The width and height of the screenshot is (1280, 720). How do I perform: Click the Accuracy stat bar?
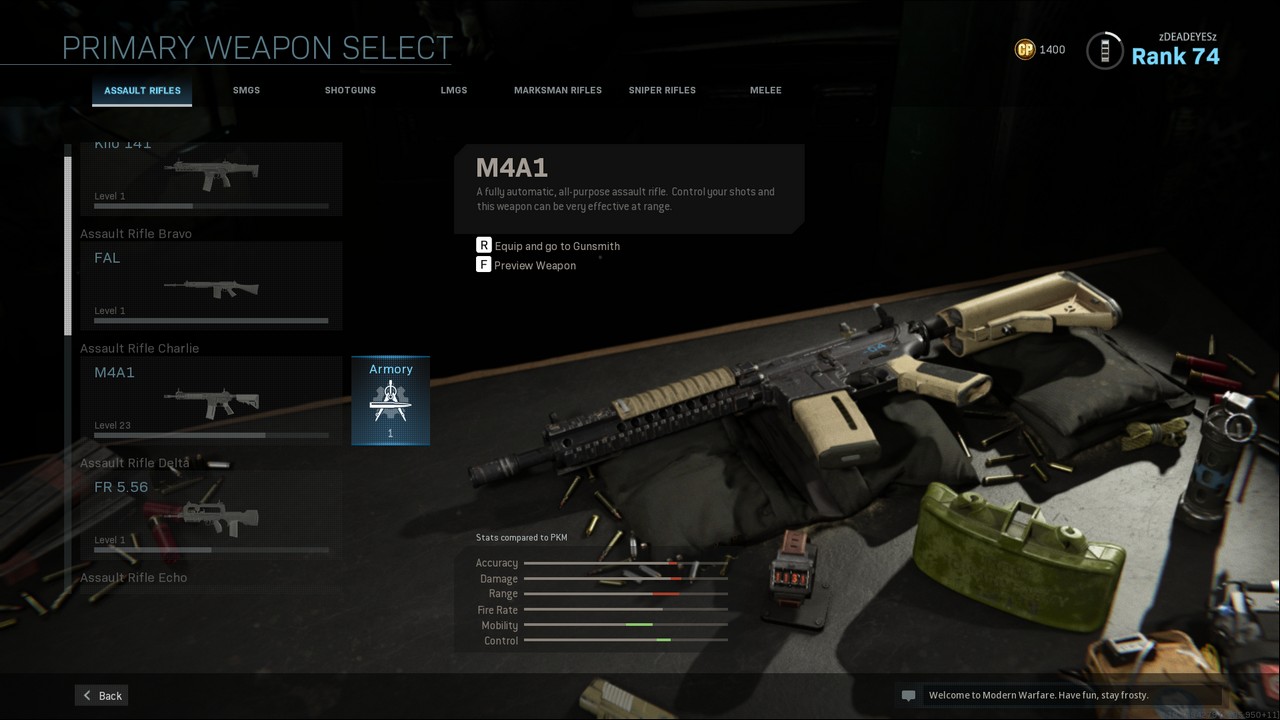625,562
